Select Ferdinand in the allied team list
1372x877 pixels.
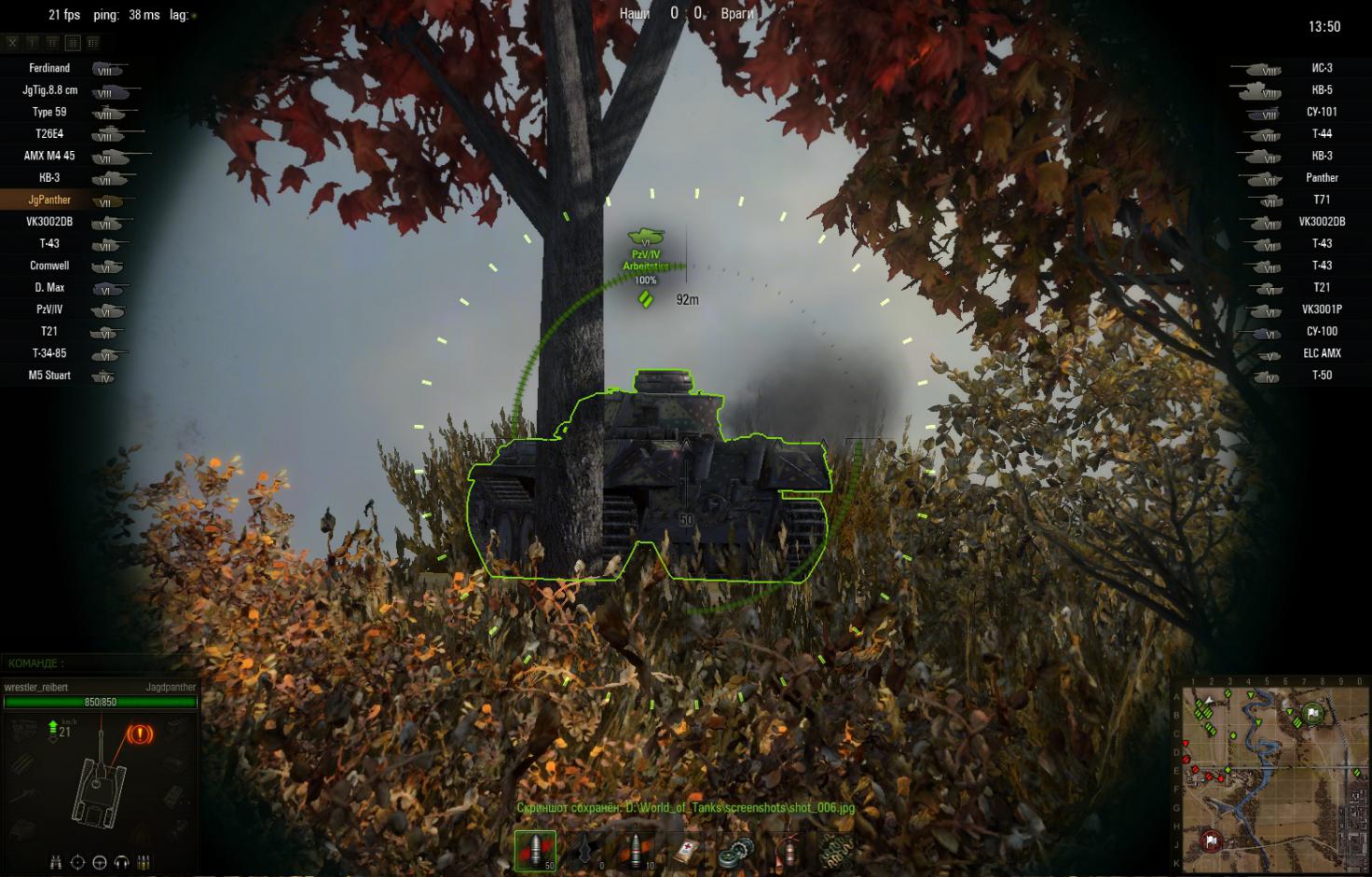(x=49, y=68)
